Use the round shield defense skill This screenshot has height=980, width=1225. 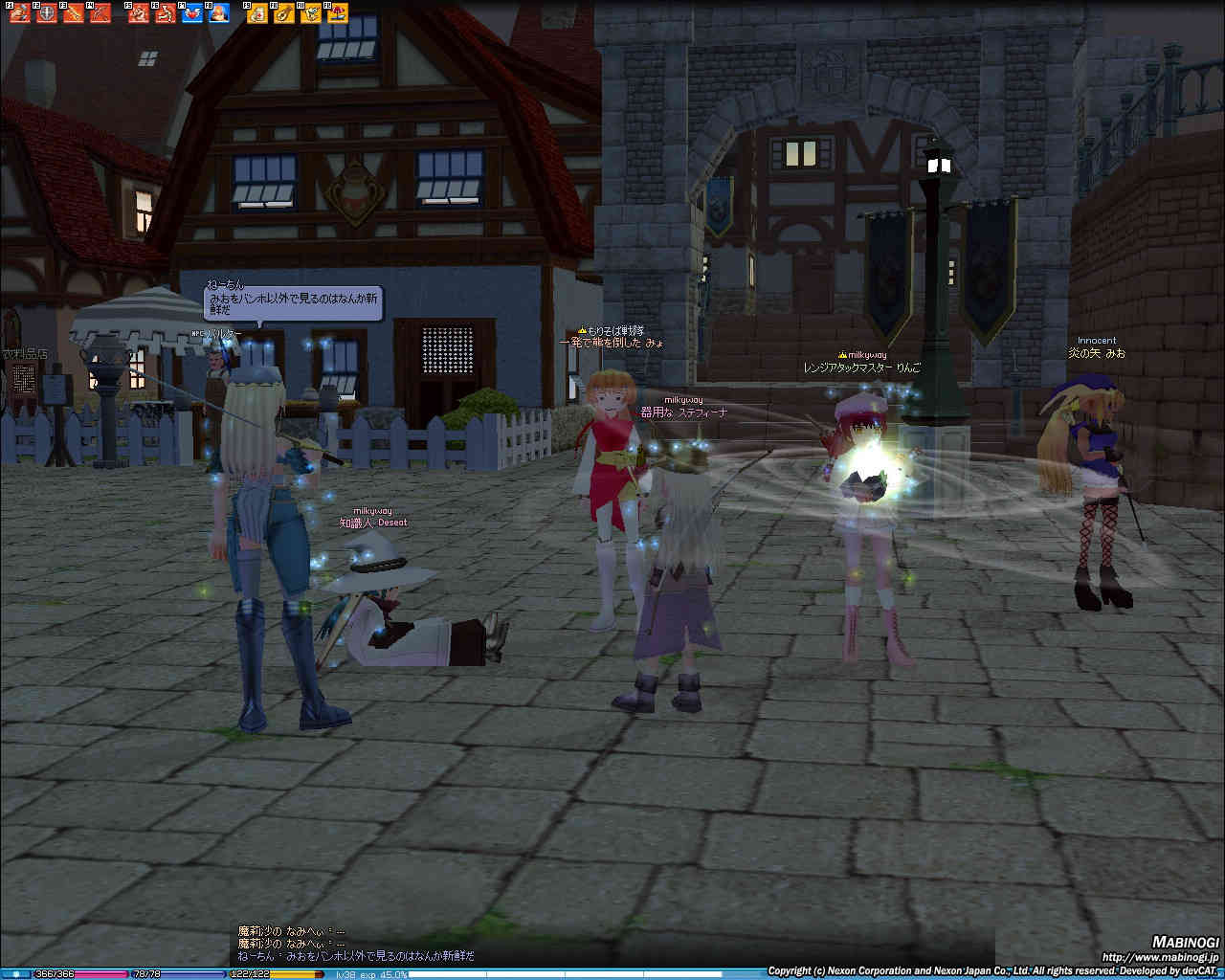click(x=47, y=13)
